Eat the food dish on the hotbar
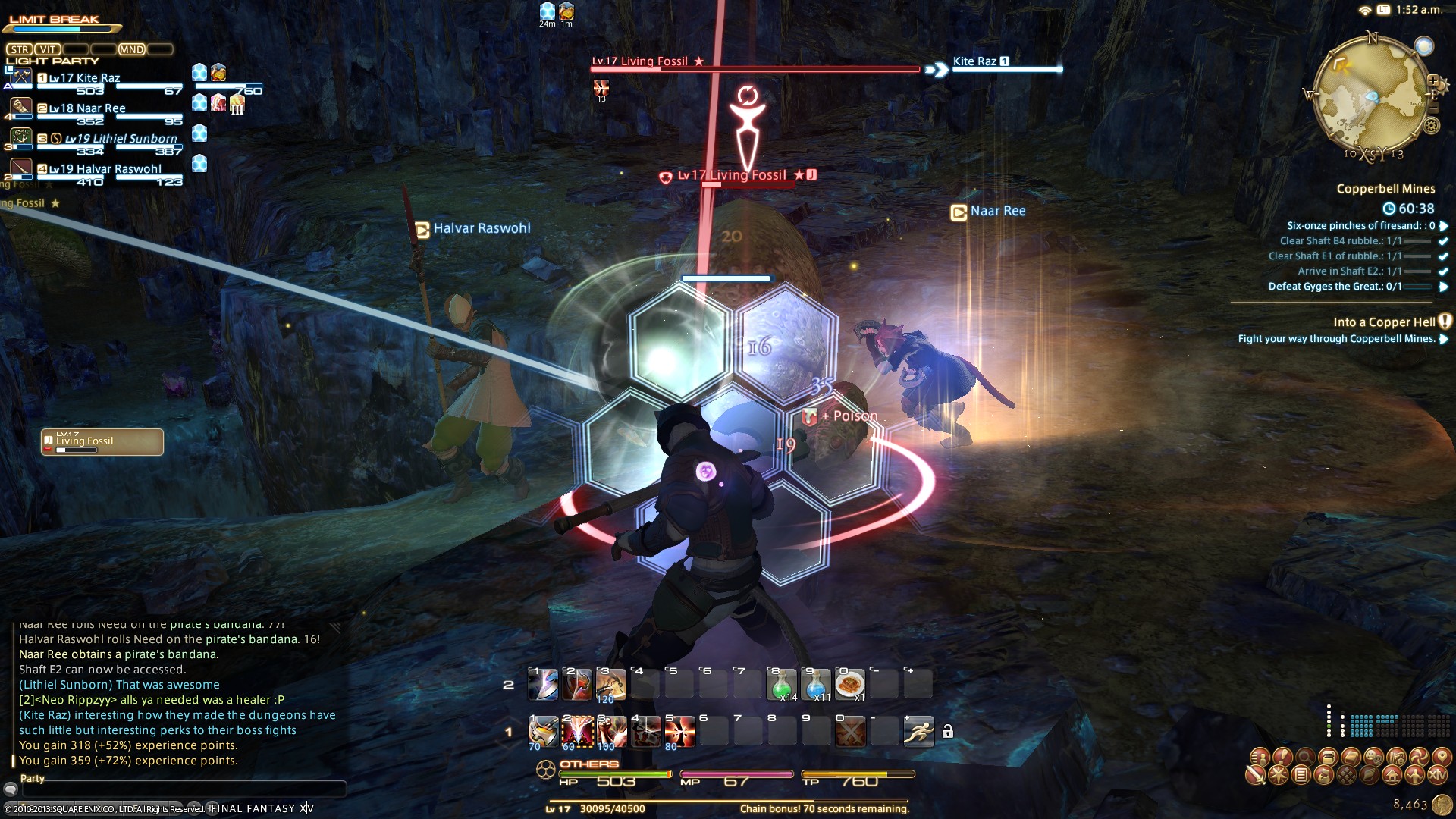The width and height of the screenshot is (1456, 819). [849, 684]
